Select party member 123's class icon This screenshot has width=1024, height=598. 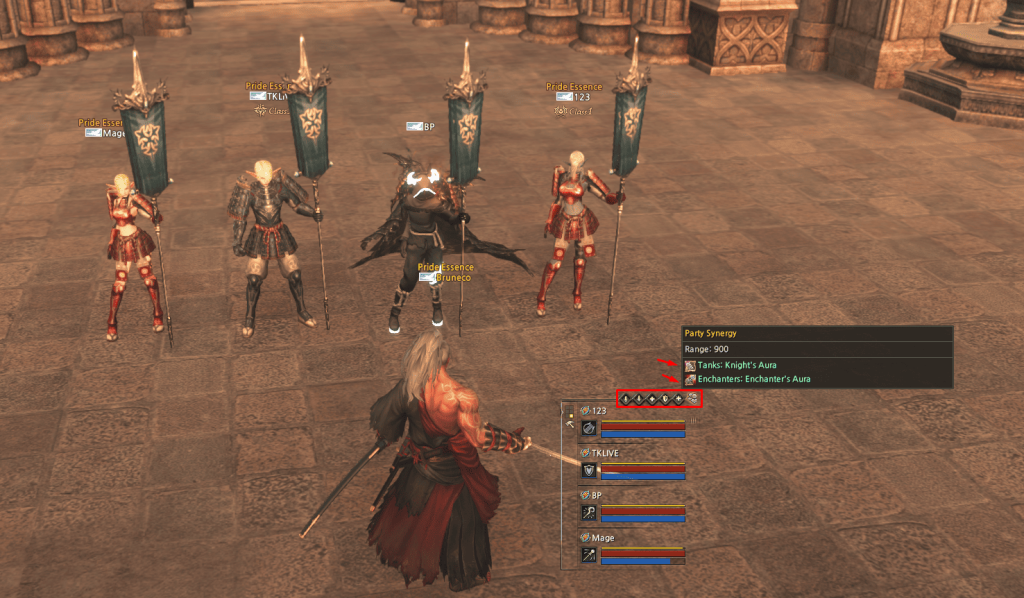pos(589,428)
